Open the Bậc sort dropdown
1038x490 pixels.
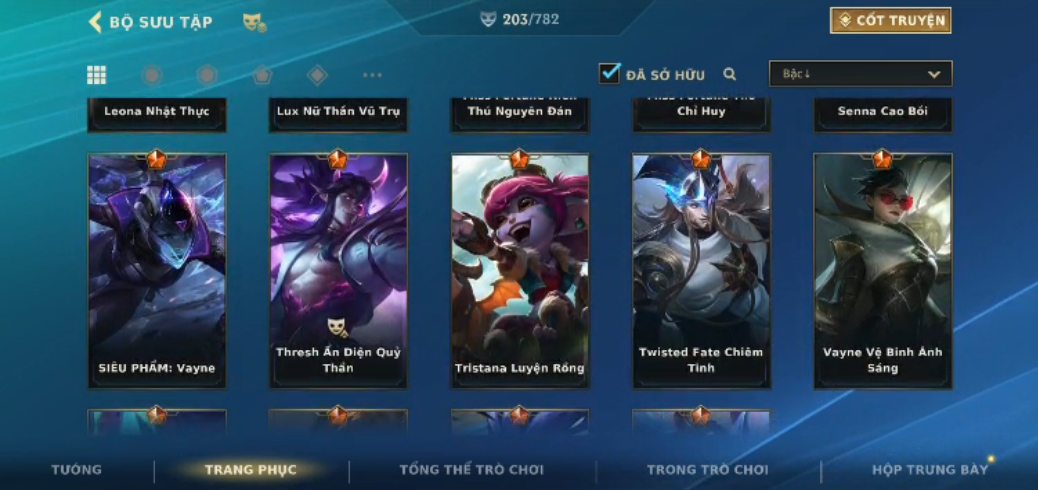click(x=860, y=74)
